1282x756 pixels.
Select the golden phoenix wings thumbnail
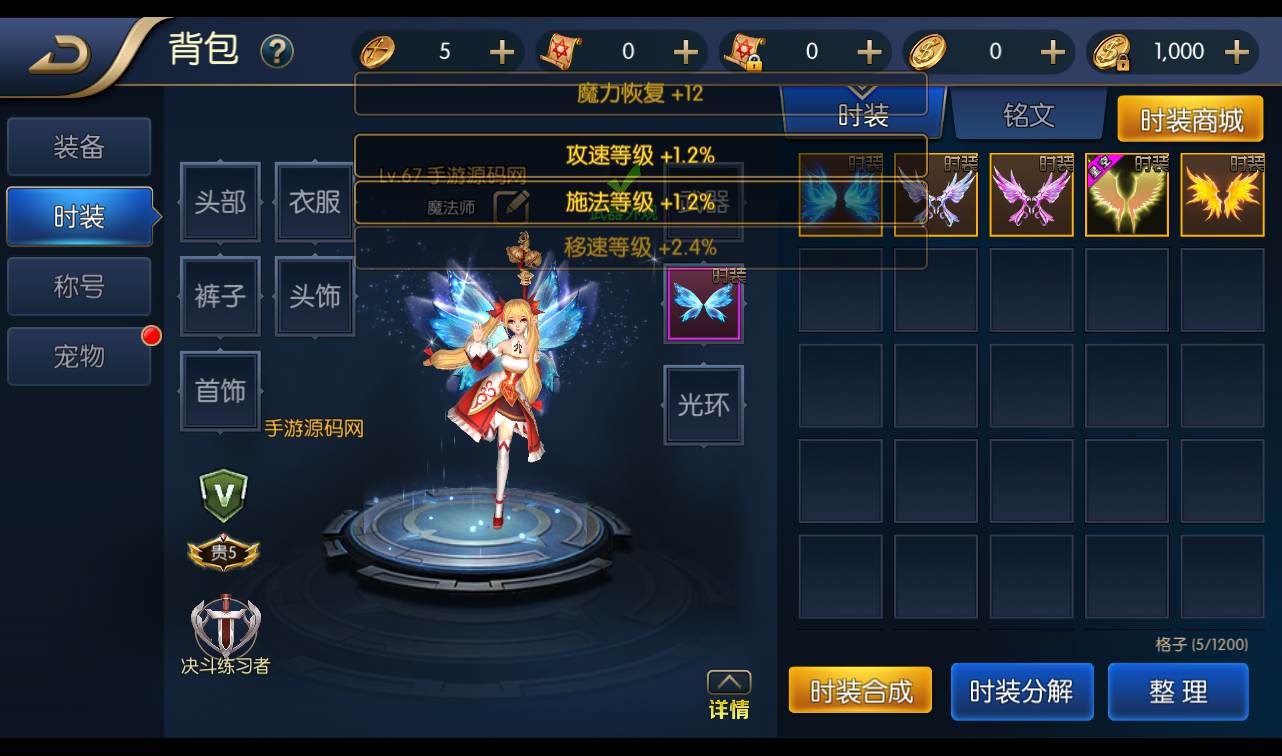pos(1222,195)
